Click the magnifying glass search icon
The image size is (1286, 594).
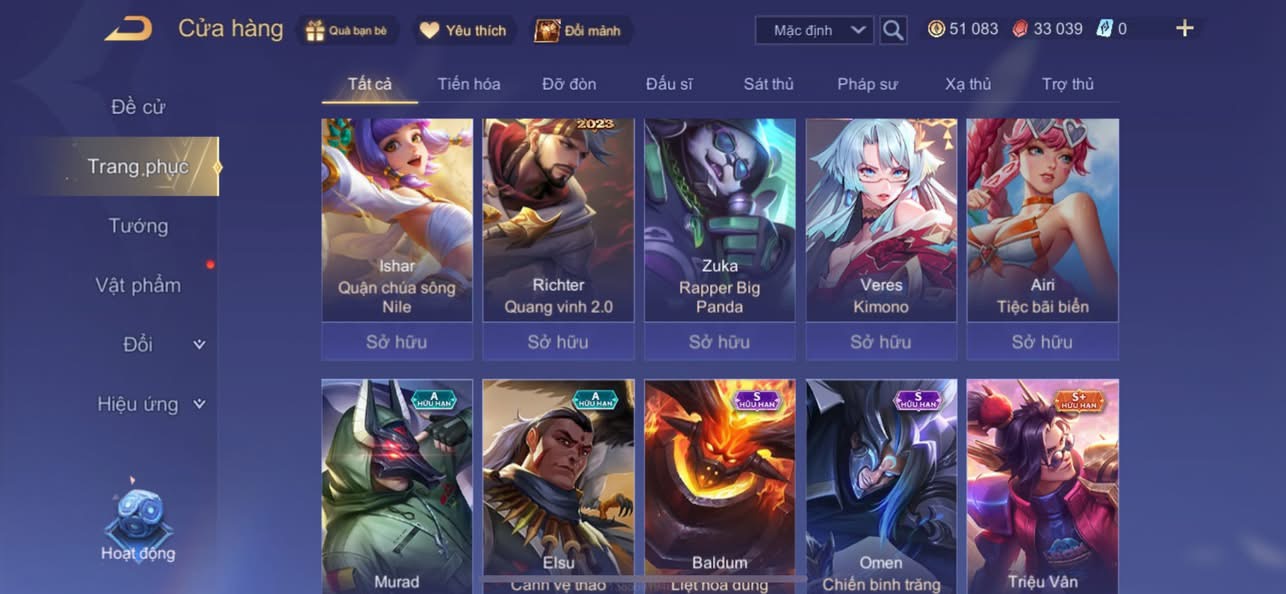[893, 30]
